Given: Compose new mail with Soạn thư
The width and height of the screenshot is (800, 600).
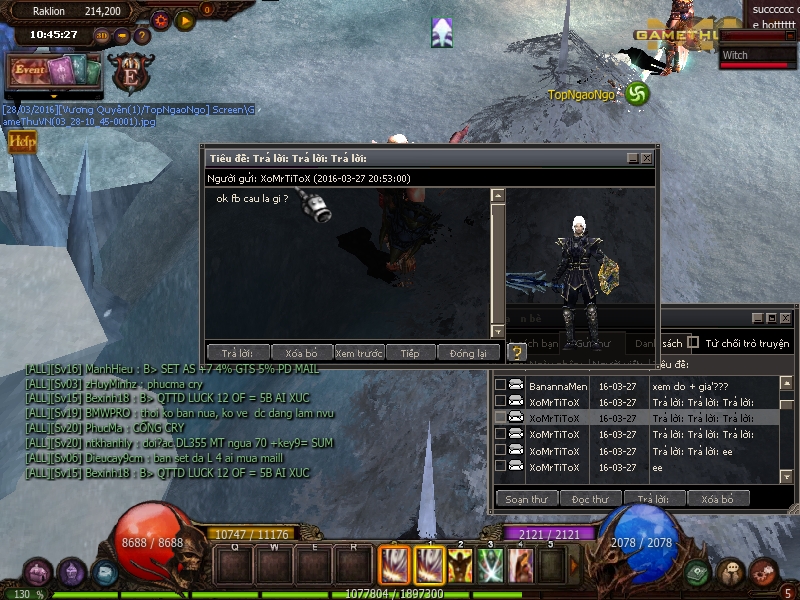Looking at the screenshot, I should point(526,498).
